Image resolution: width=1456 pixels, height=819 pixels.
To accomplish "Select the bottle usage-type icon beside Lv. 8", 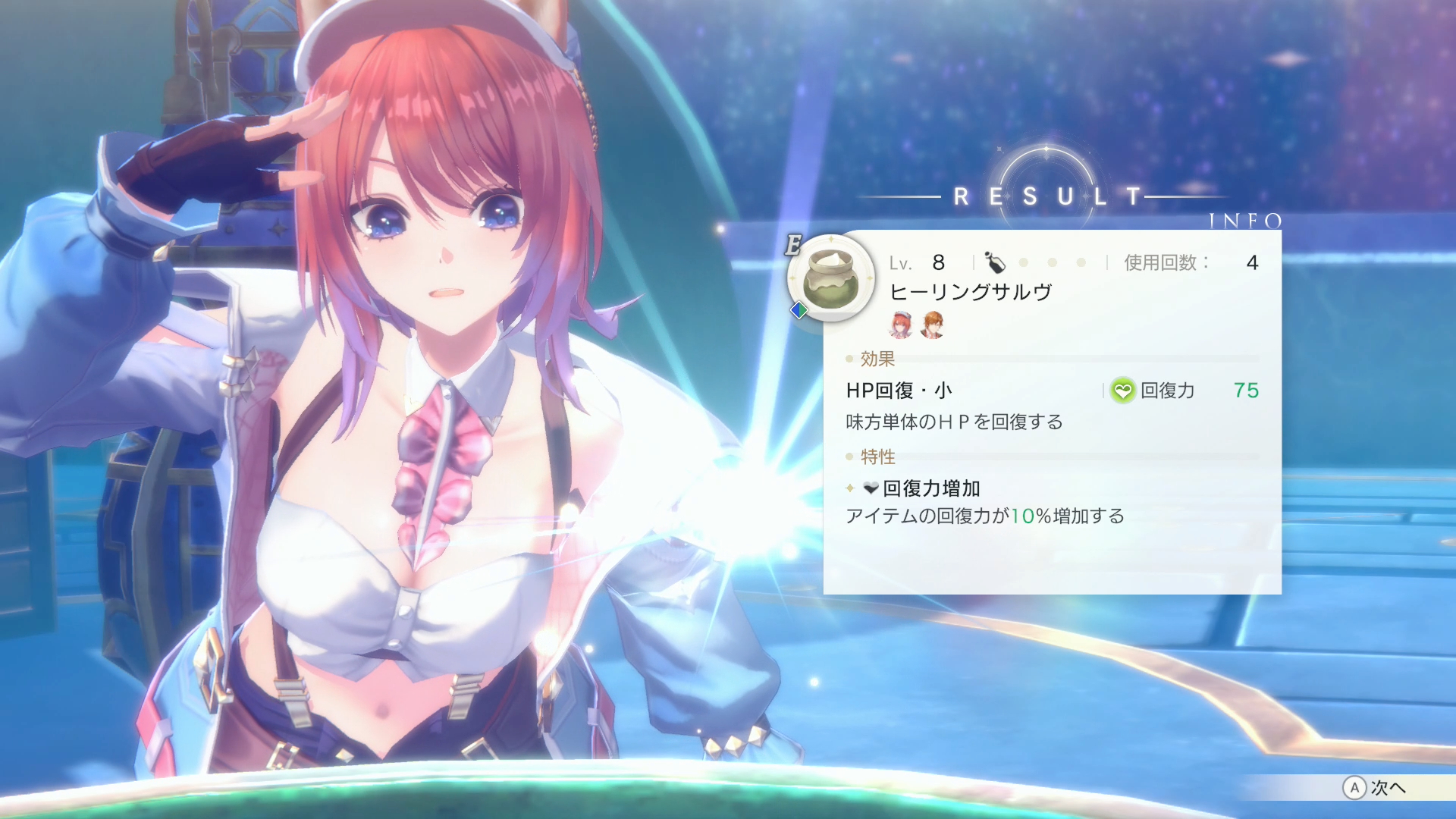I will pyautogui.click(x=996, y=262).
